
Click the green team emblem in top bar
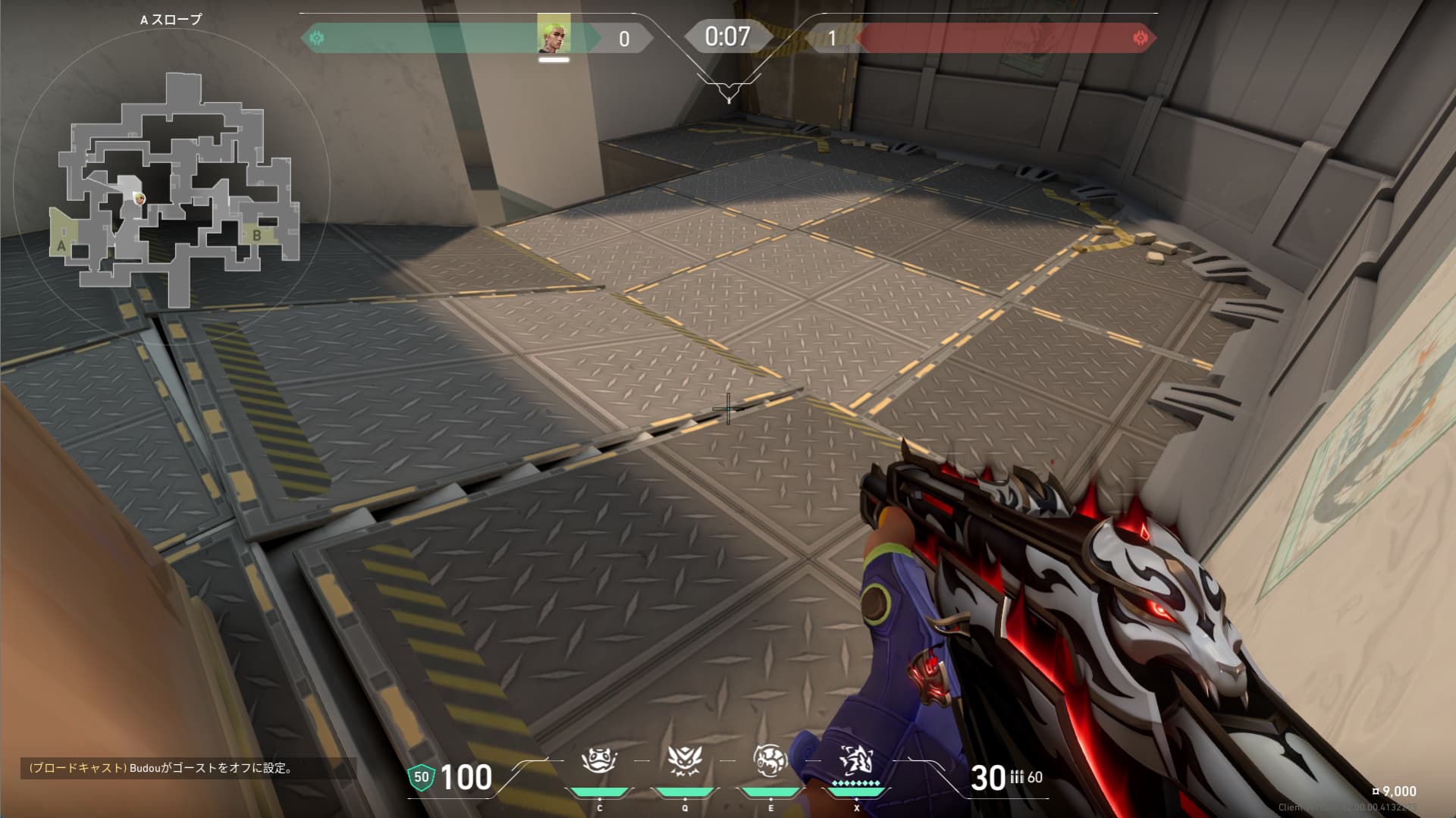click(x=317, y=37)
